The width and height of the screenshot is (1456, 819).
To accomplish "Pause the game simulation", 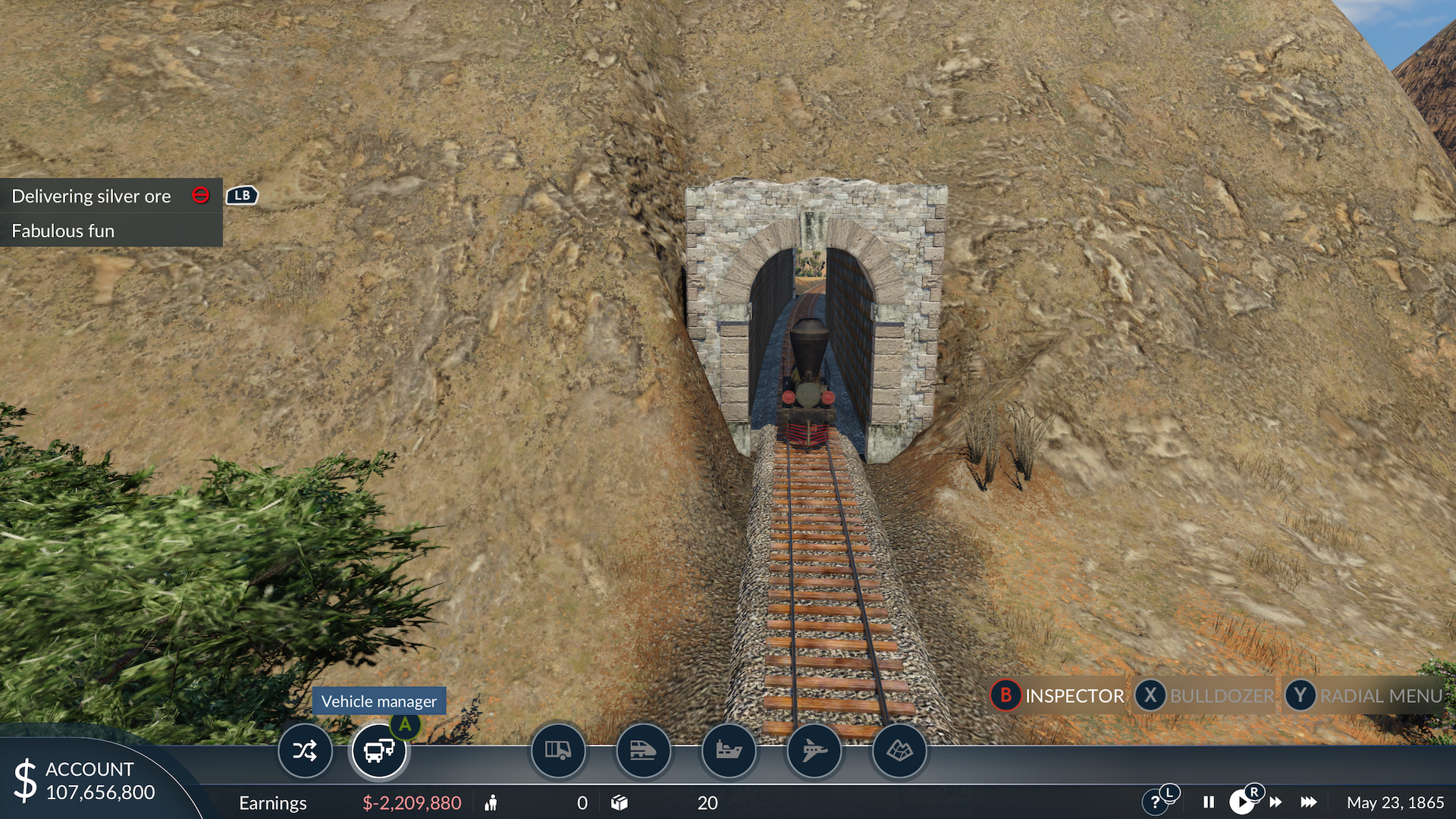I will coord(1209,802).
